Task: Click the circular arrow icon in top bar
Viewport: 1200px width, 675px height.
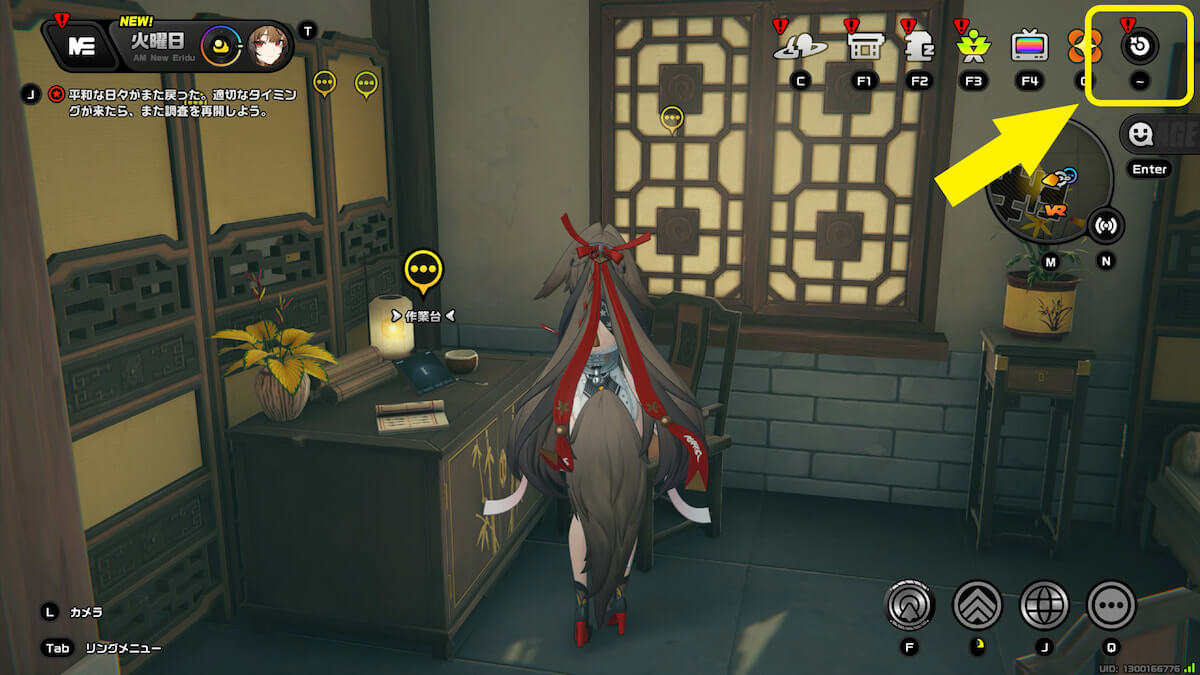Action: 1140,45
